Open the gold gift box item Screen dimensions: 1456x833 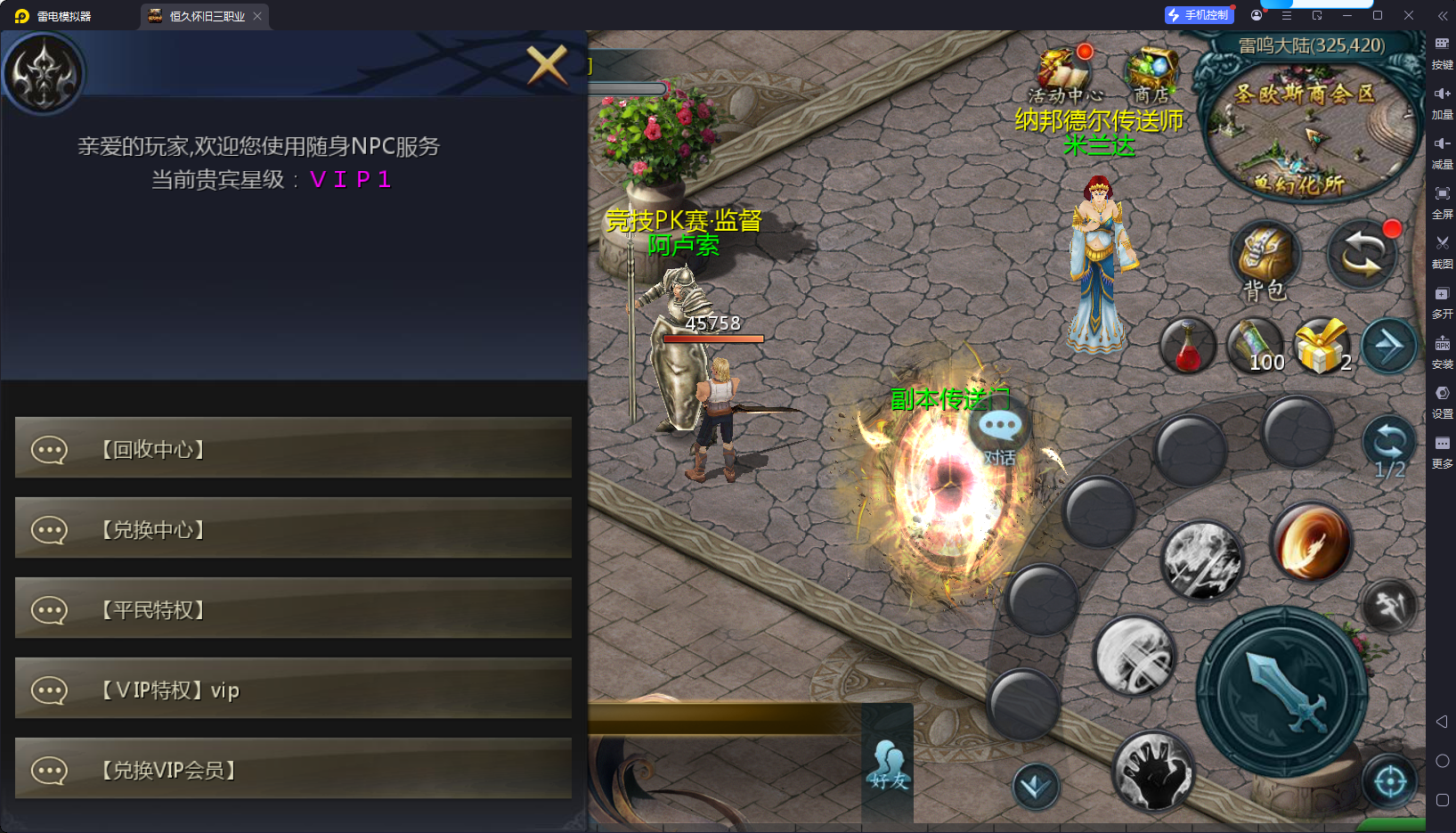pos(1321,346)
